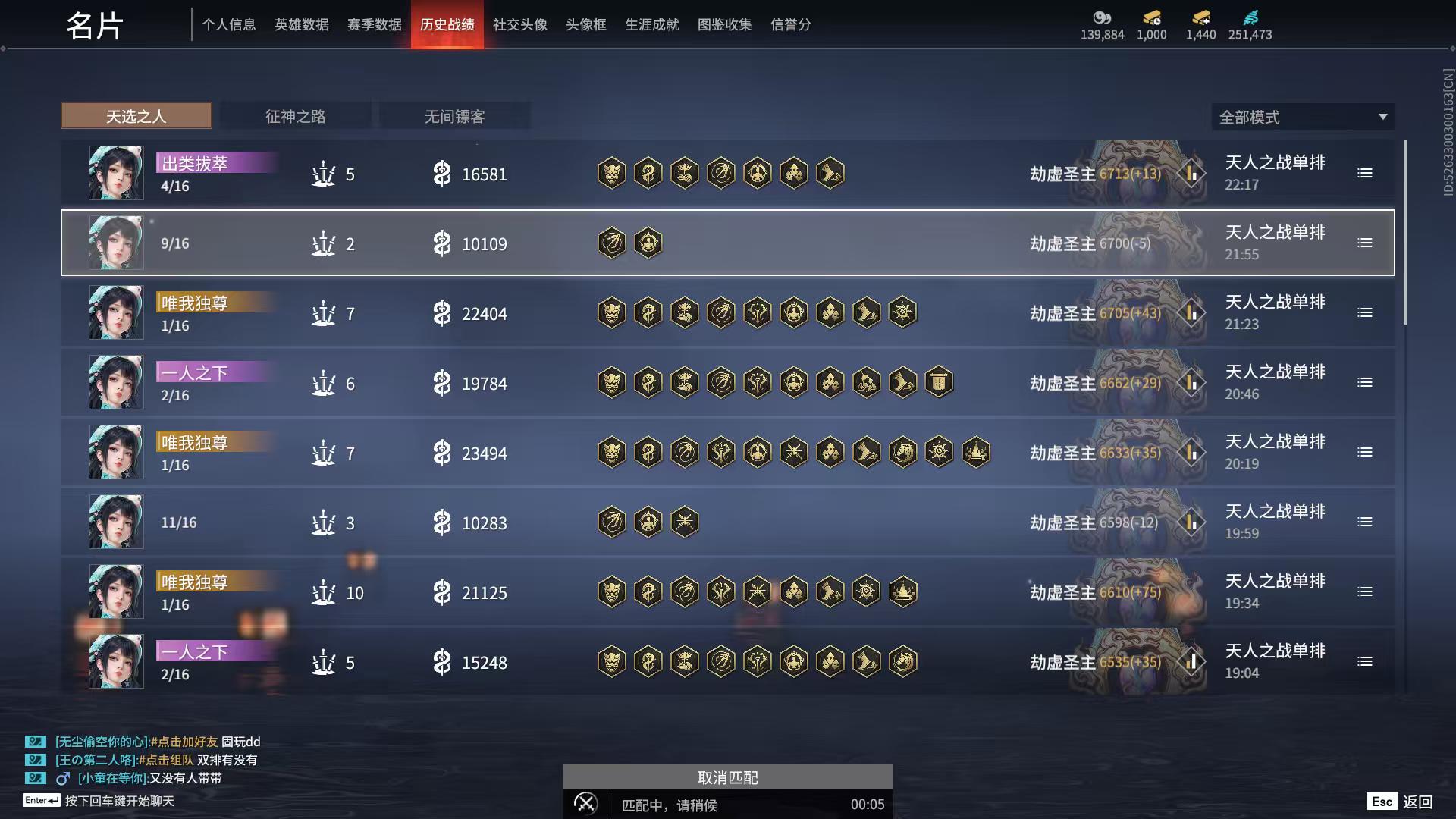Screen dimensions: 1456x819
Task: Click the rank emblem beside 劫虚圣主 6713
Action: tap(1191, 173)
